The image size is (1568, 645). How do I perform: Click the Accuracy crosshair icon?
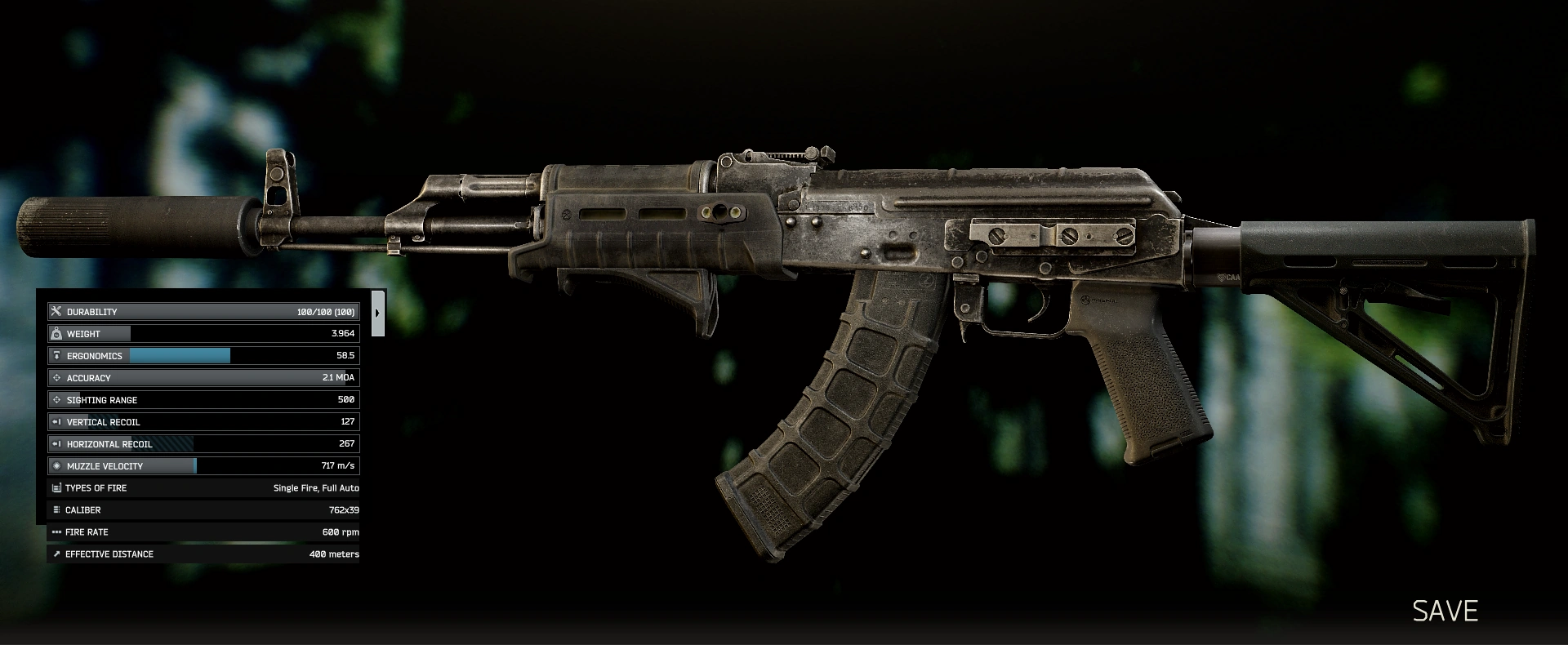[x=56, y=377]
